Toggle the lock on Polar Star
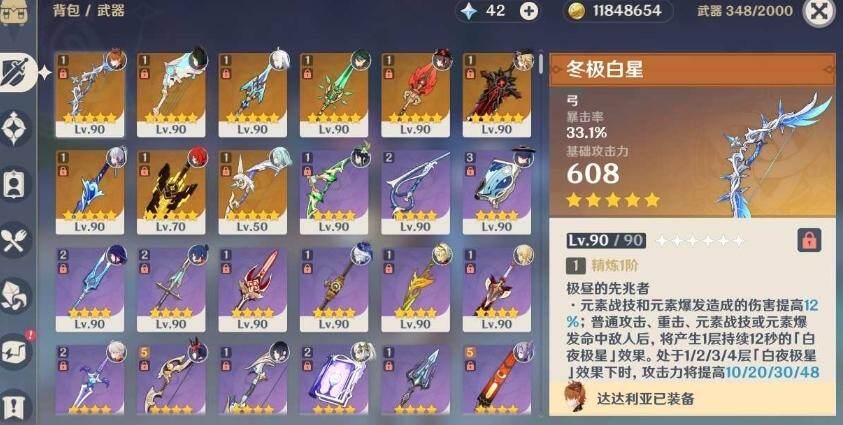Image resolution: width=843 pixels, height=425 pixels. 809,240
